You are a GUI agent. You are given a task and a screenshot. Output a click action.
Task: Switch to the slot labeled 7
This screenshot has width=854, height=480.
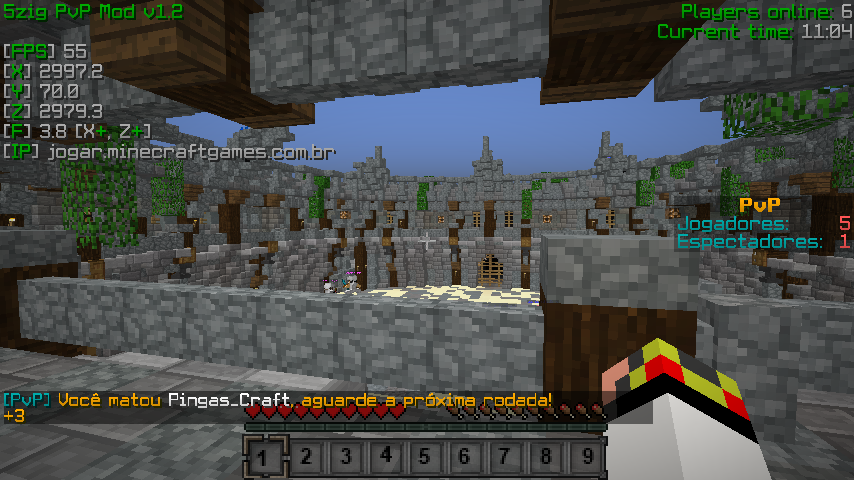[x=505, y=458]
